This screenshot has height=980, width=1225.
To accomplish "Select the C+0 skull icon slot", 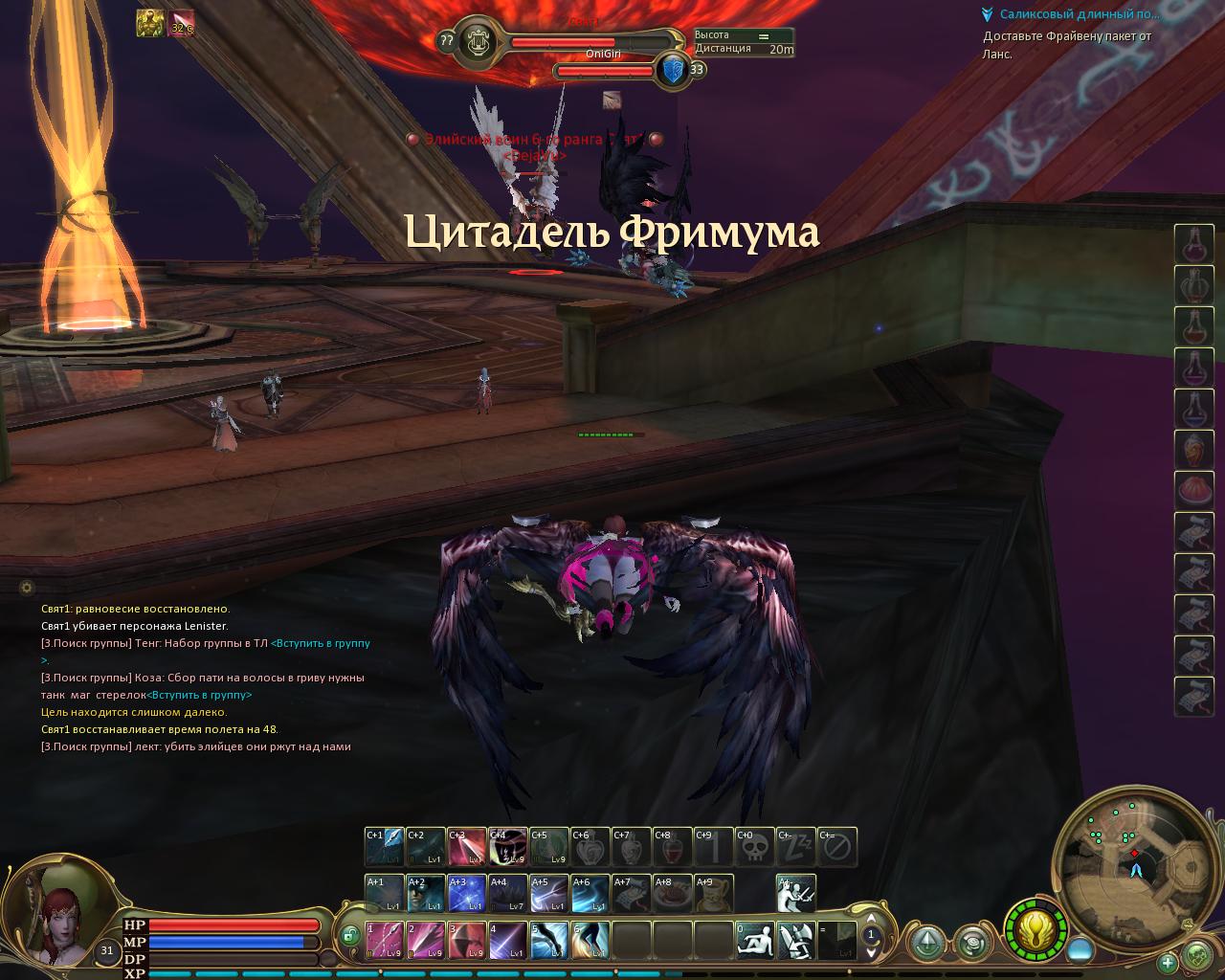I will (x=754, y=847).
